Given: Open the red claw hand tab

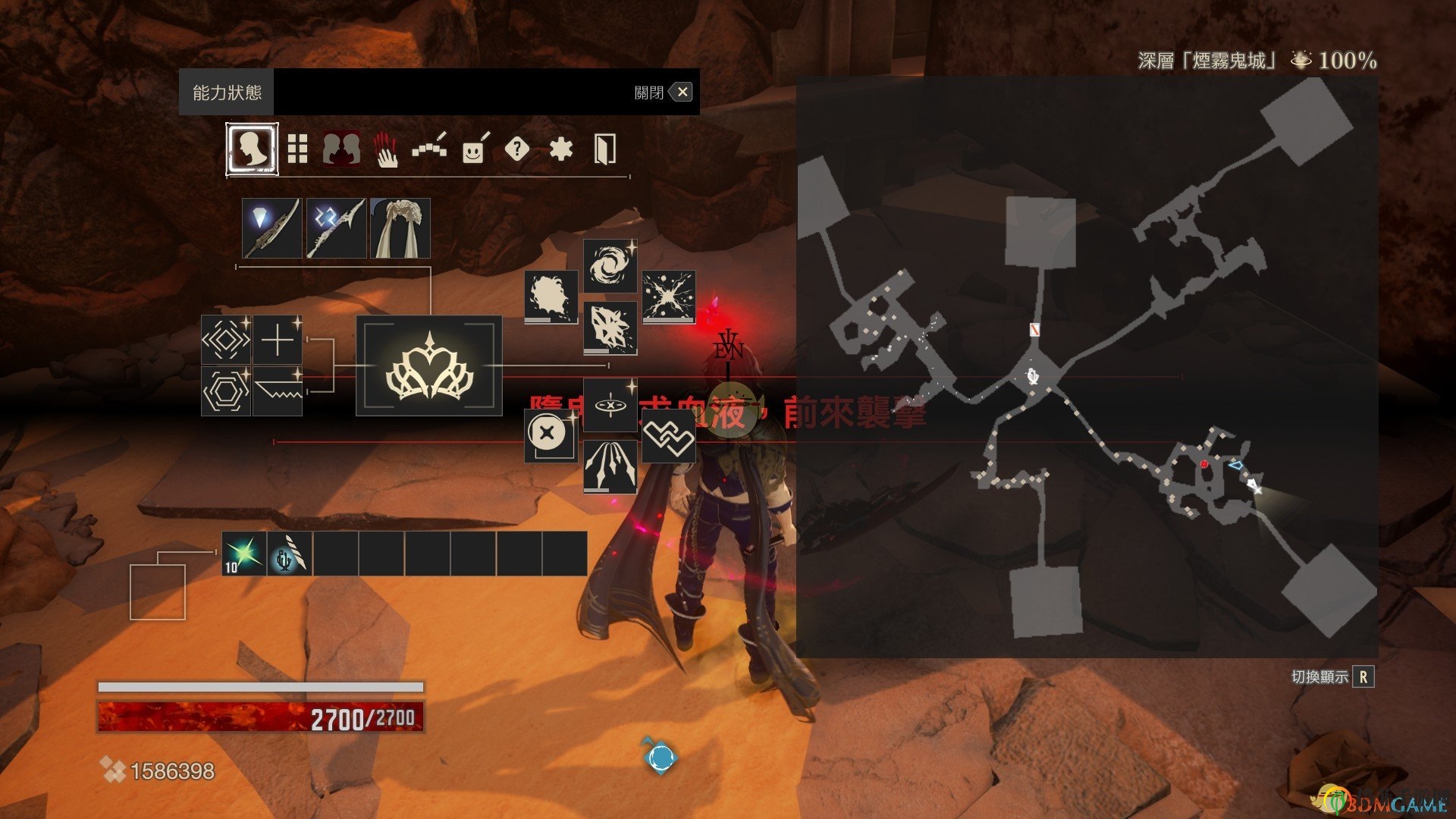Looking at the screenshot, I should tap(386, 149).
